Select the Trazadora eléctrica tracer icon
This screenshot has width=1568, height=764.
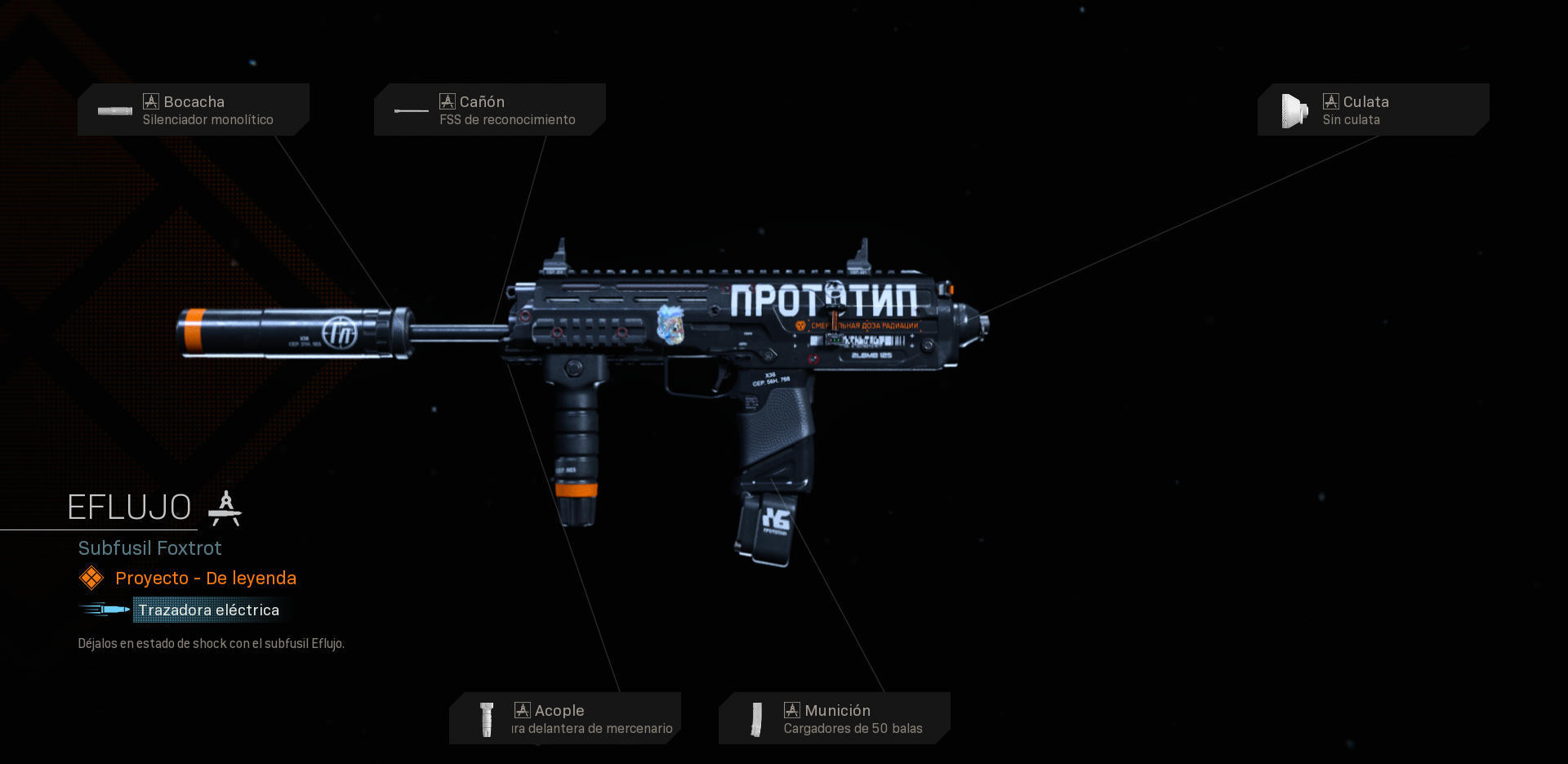click(x=103, y=610)
